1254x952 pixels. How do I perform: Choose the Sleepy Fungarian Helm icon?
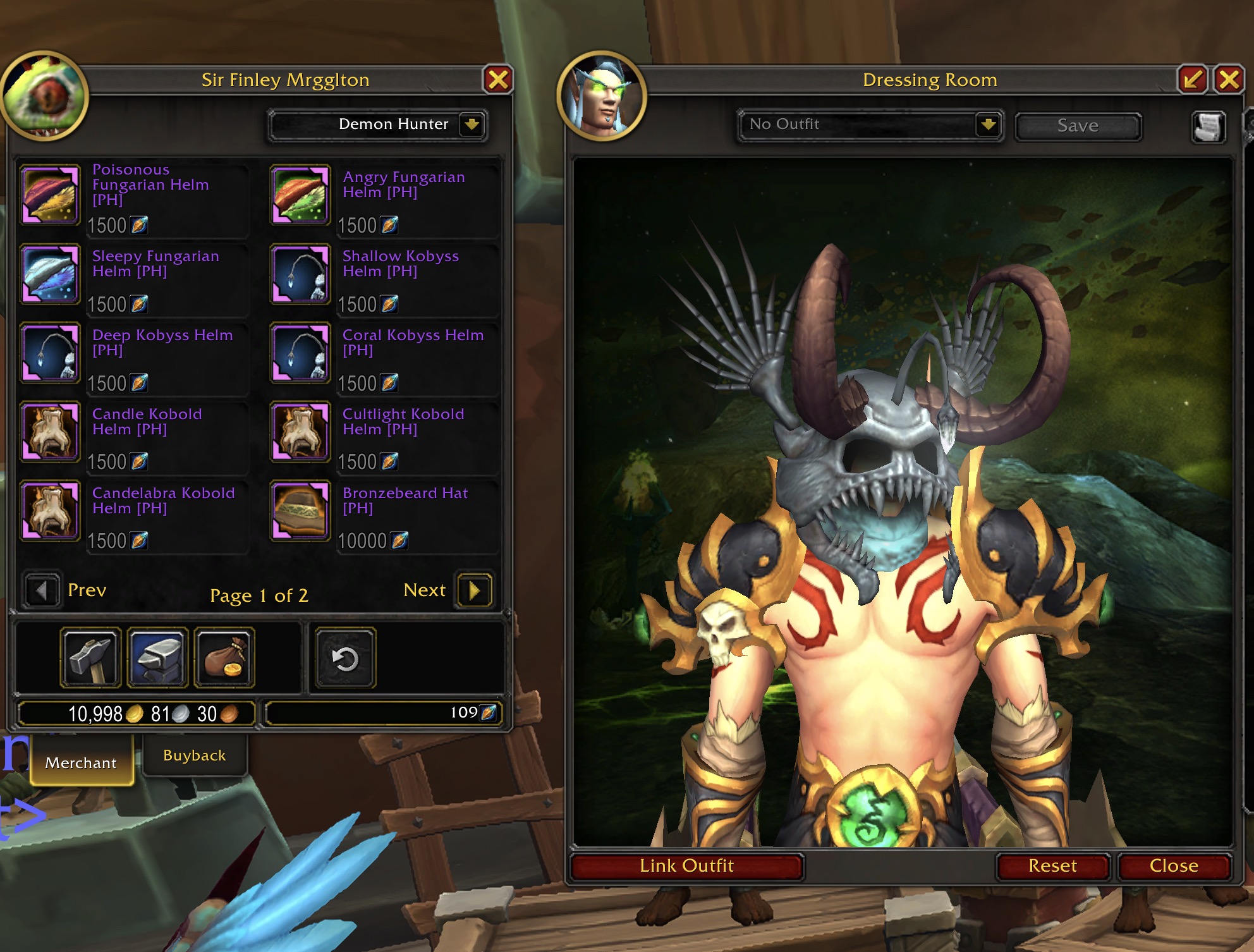pyautogui.click(x=50, y=274)
